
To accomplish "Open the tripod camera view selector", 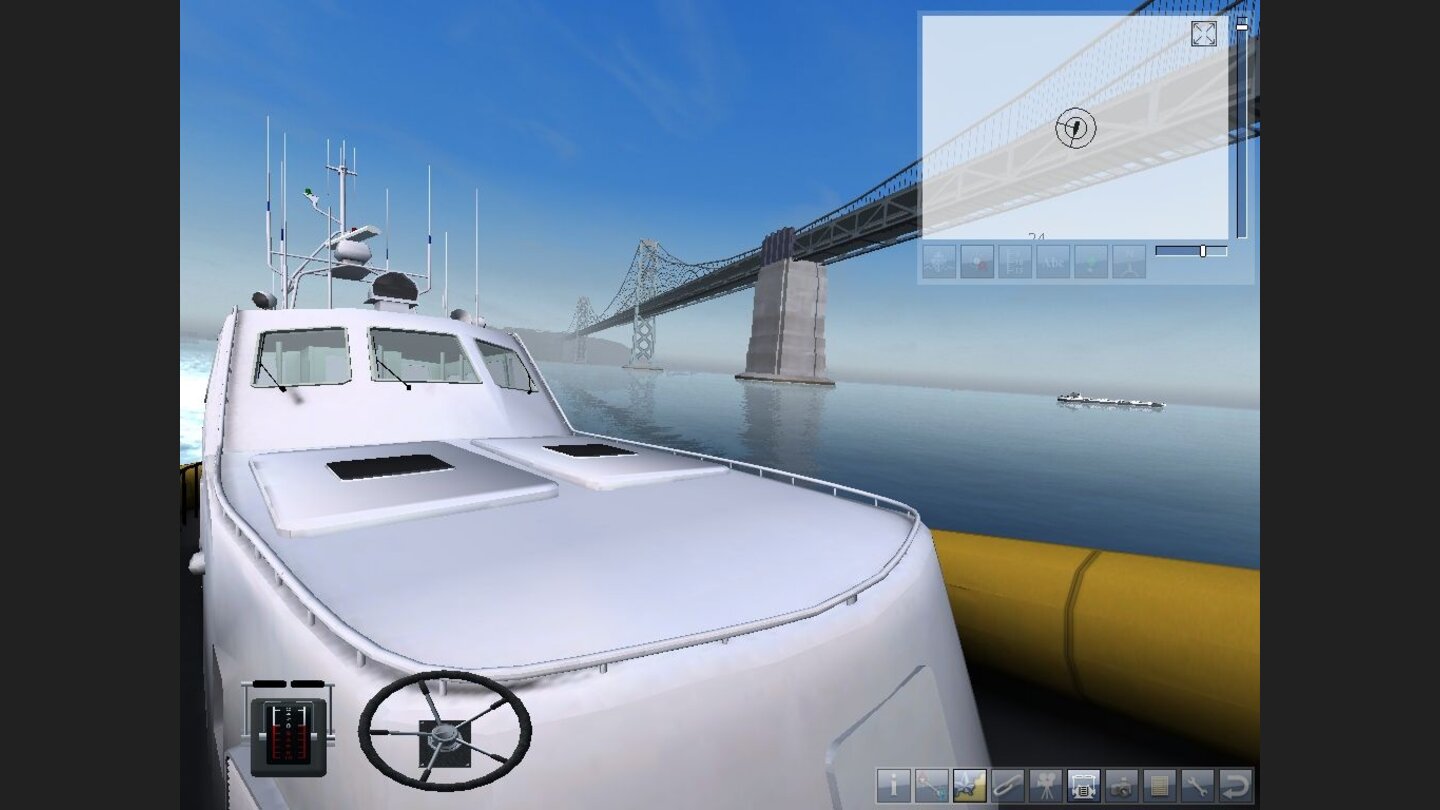I will pos(1044,788).
